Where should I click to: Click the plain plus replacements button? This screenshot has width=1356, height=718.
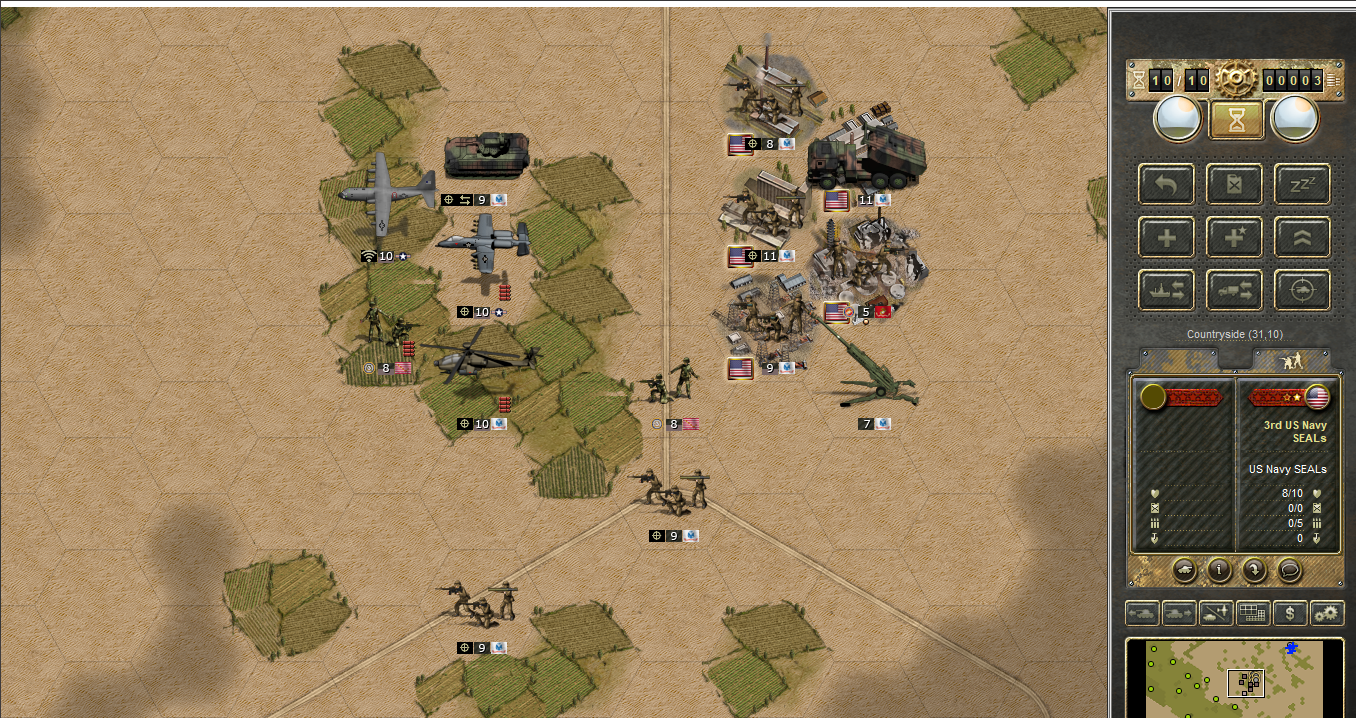1166,238
